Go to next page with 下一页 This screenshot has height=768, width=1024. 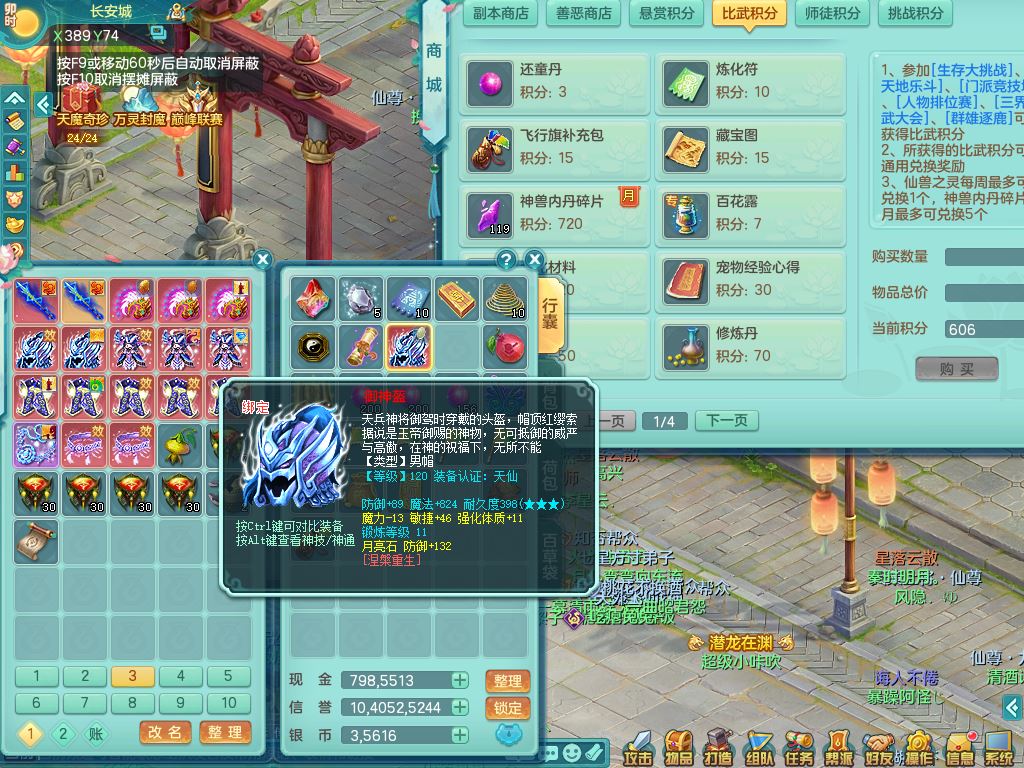click(x=727, y=421)
